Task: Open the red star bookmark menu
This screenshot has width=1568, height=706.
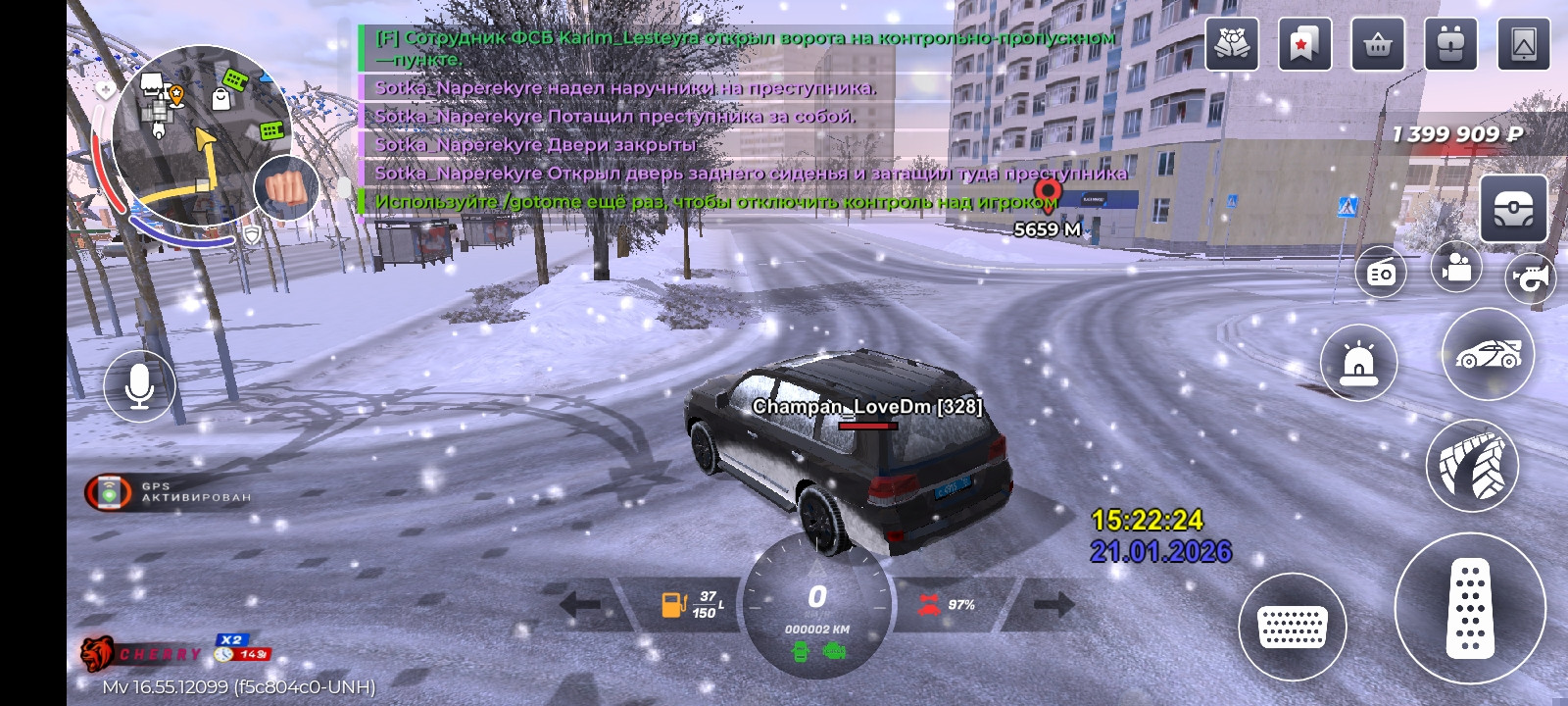Action: 1304,44
